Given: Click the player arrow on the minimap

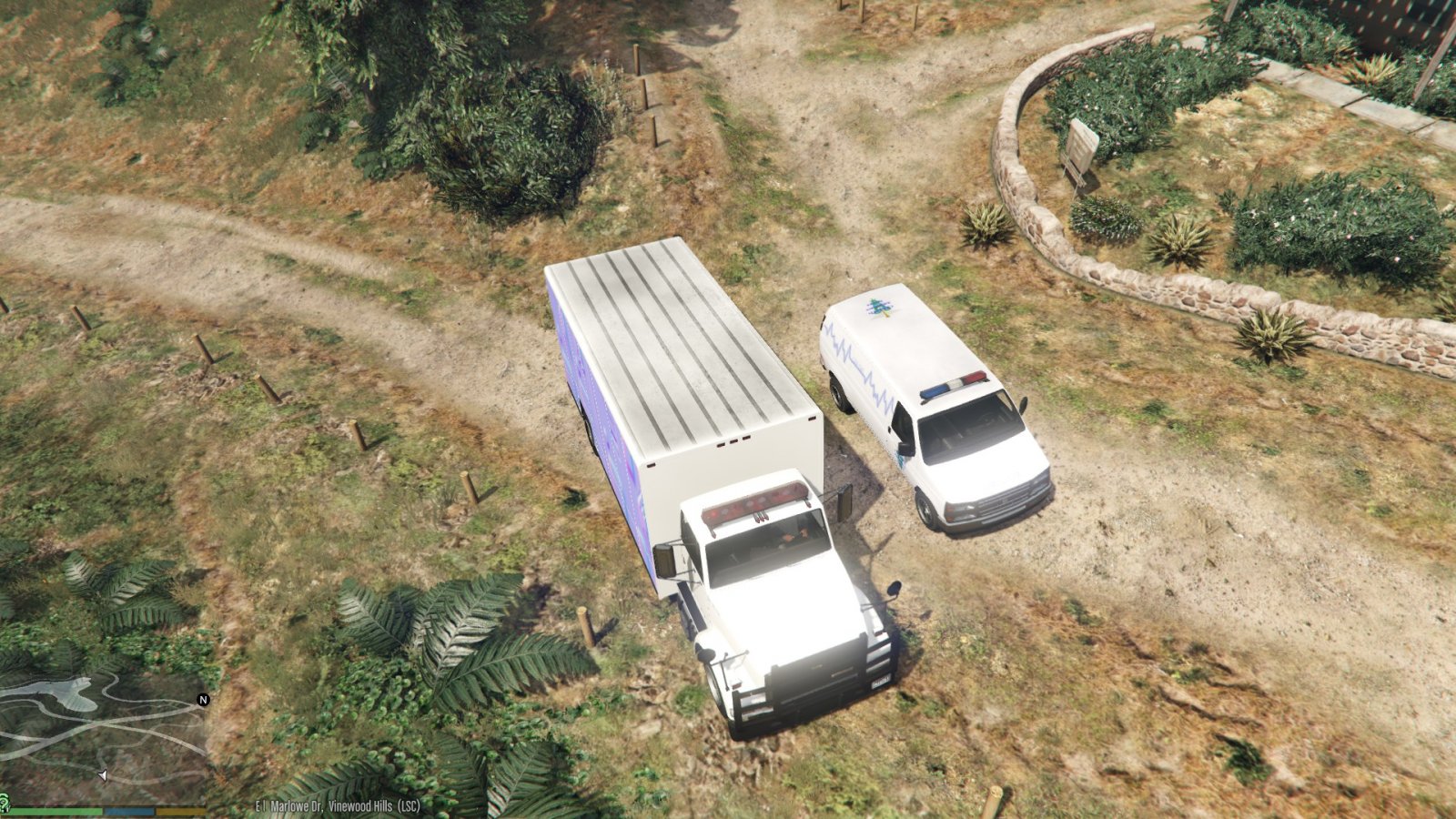Looking at the screenshot, I should tap(102, 775).
